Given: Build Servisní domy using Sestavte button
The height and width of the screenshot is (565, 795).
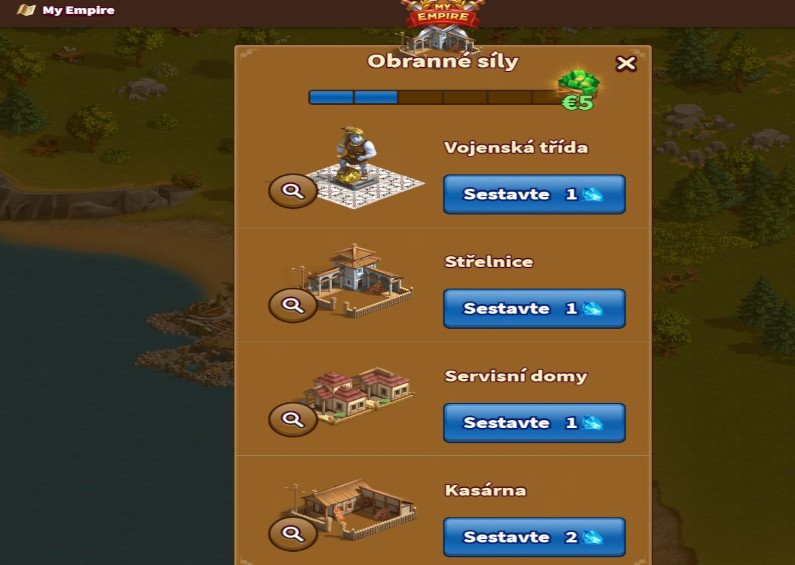Looking at the screenshot, I should click(x=534, y=423).
